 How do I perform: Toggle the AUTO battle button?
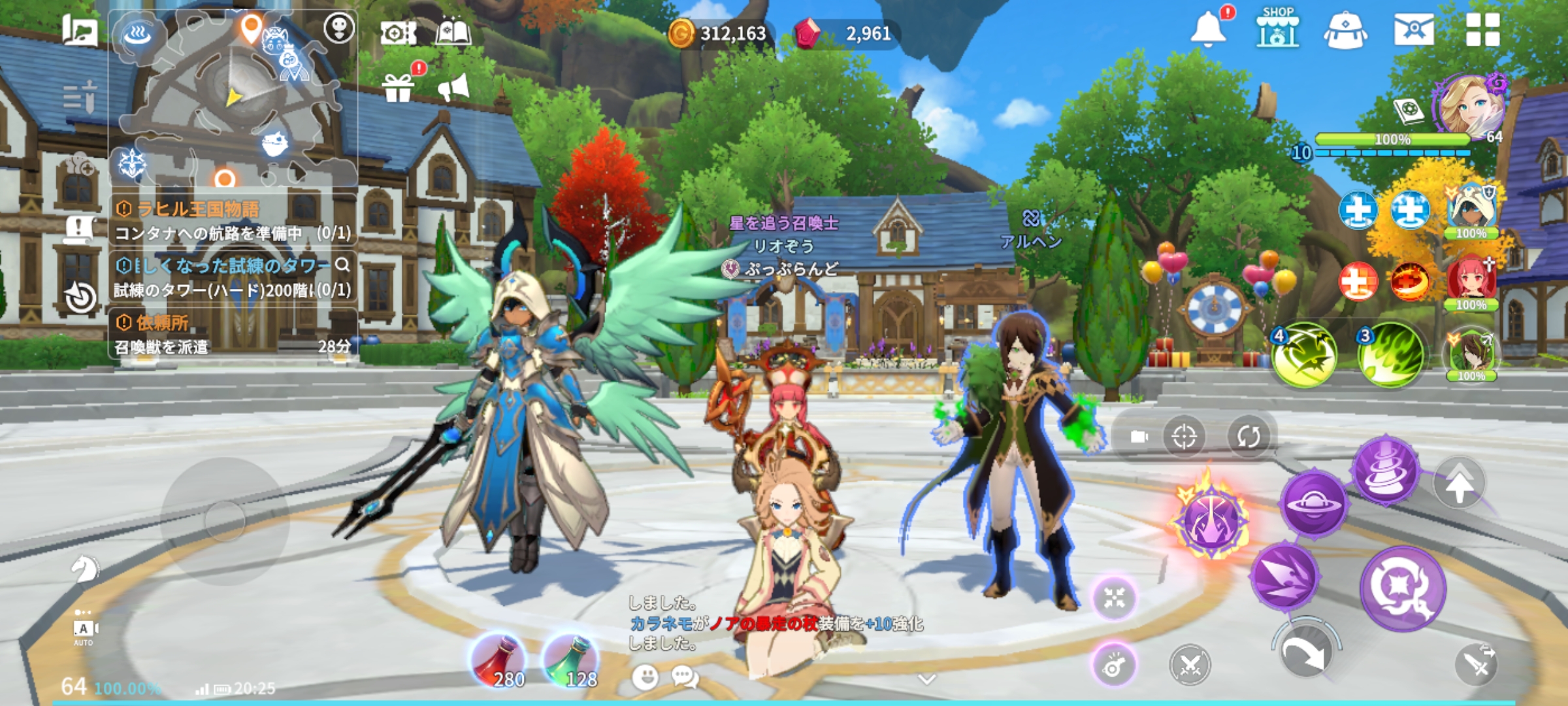pyautogui.click(x=84, y=630)
